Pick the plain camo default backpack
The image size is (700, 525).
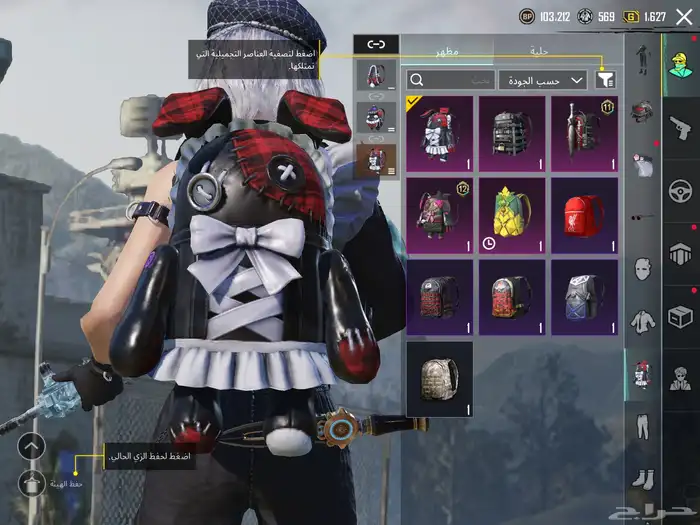click(440, 379)
